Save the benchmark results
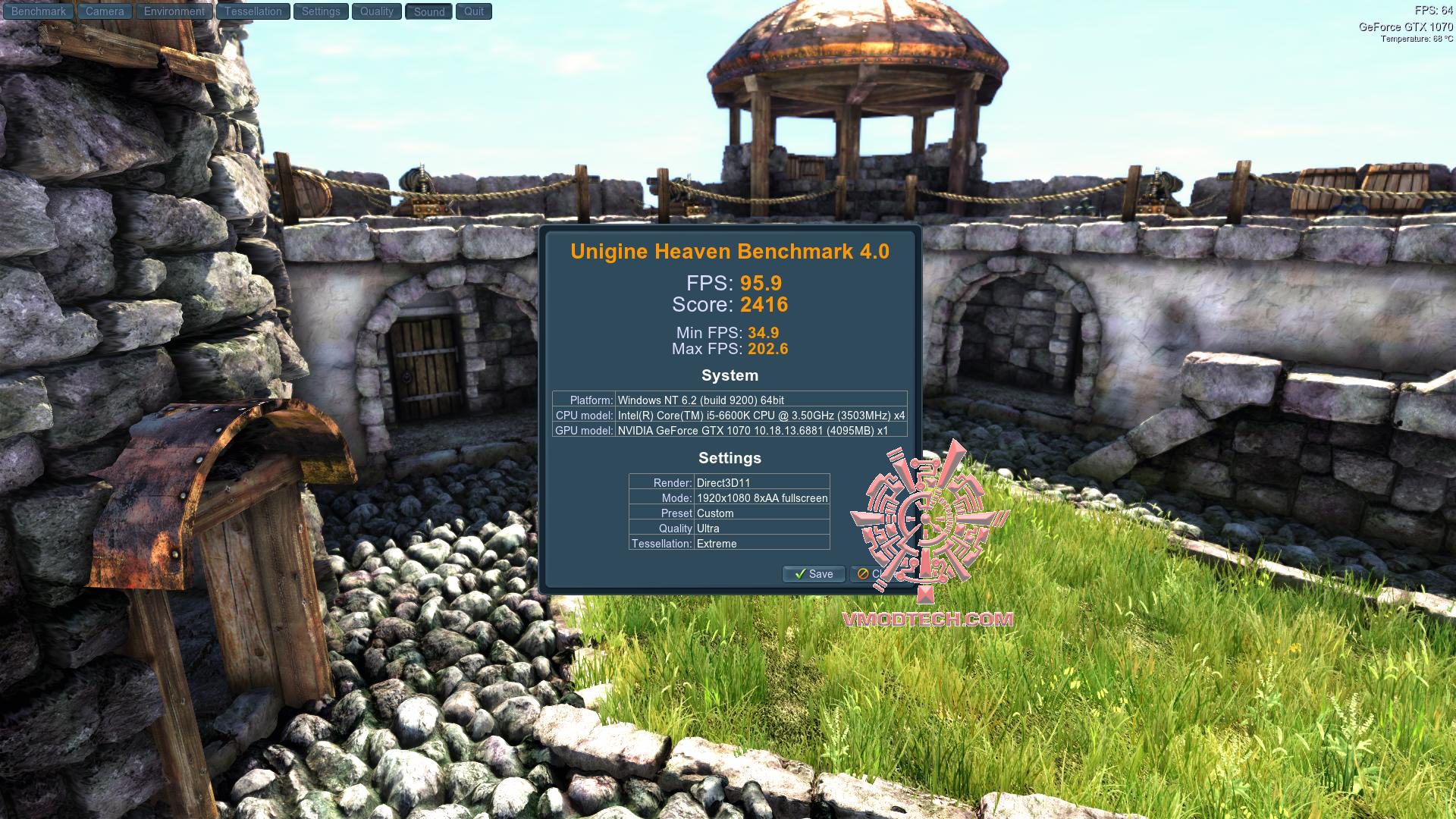The image size is (1456, 819). (x=813, y=574)
